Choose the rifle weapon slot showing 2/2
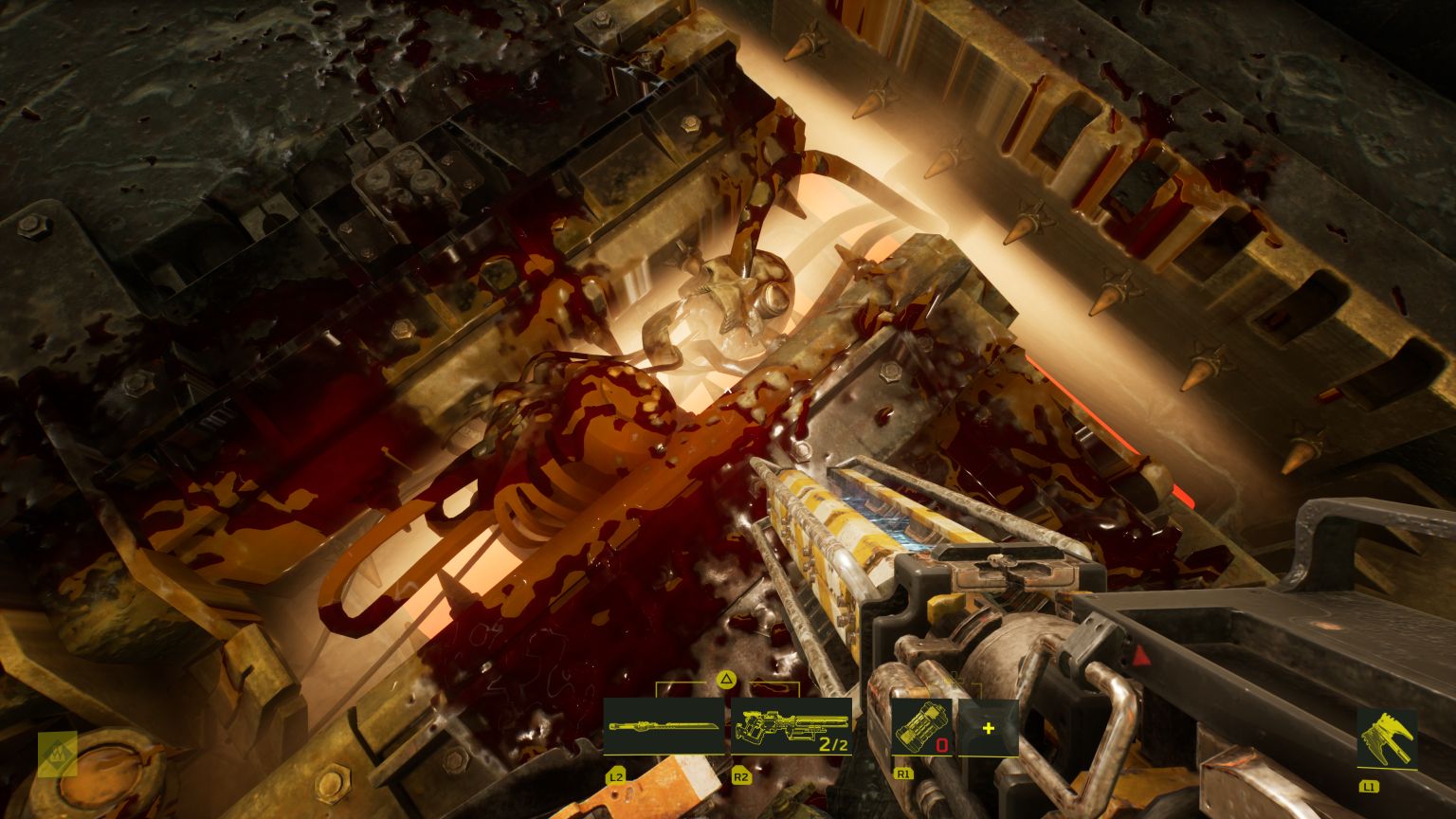Screen dimensions: 1456x819 pos(791,727)
